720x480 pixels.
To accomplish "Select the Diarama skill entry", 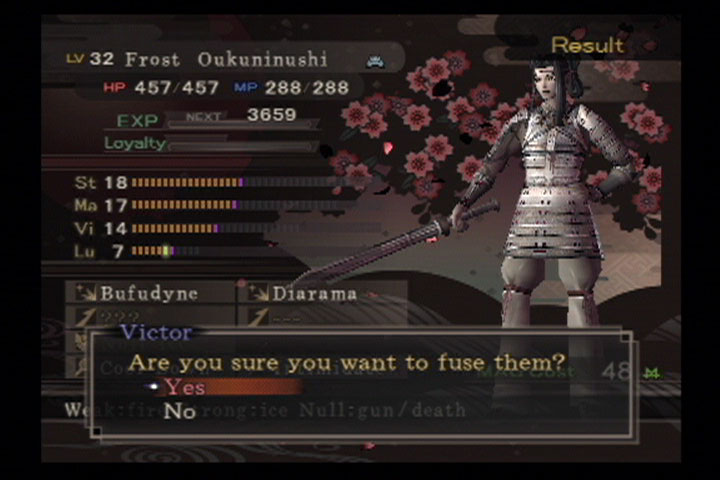I will (x=315, y=294).
